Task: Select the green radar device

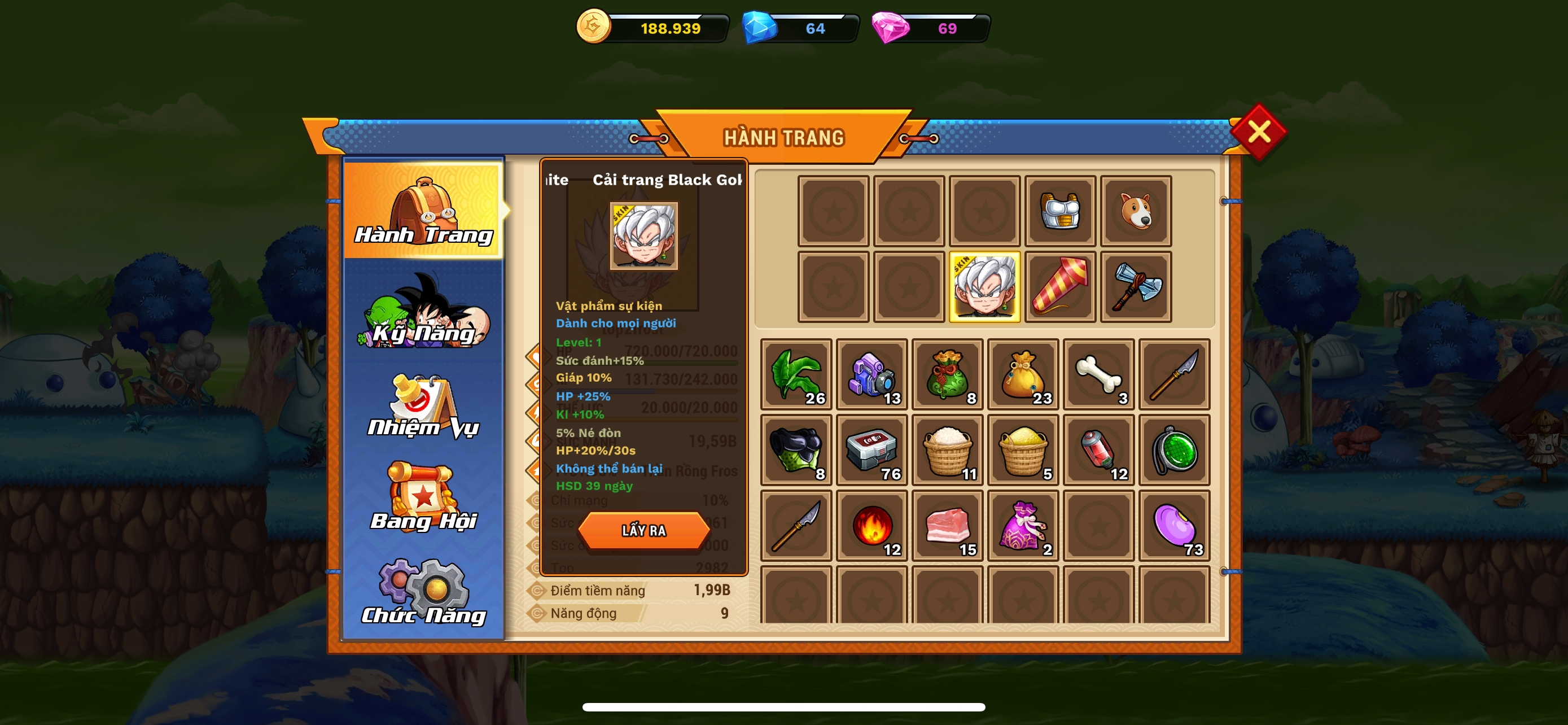Action: [x=1173, y=450]
